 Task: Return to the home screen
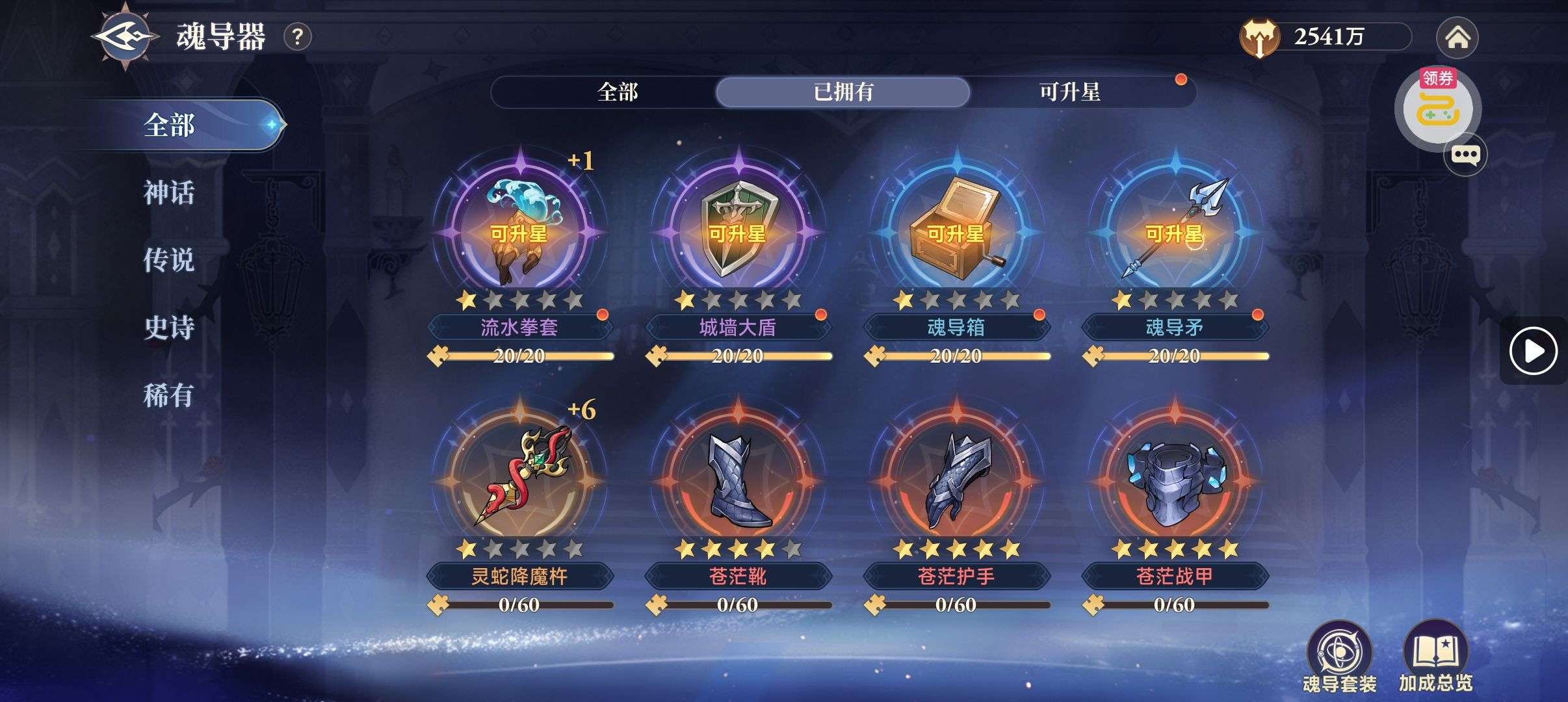point(1457,38)
